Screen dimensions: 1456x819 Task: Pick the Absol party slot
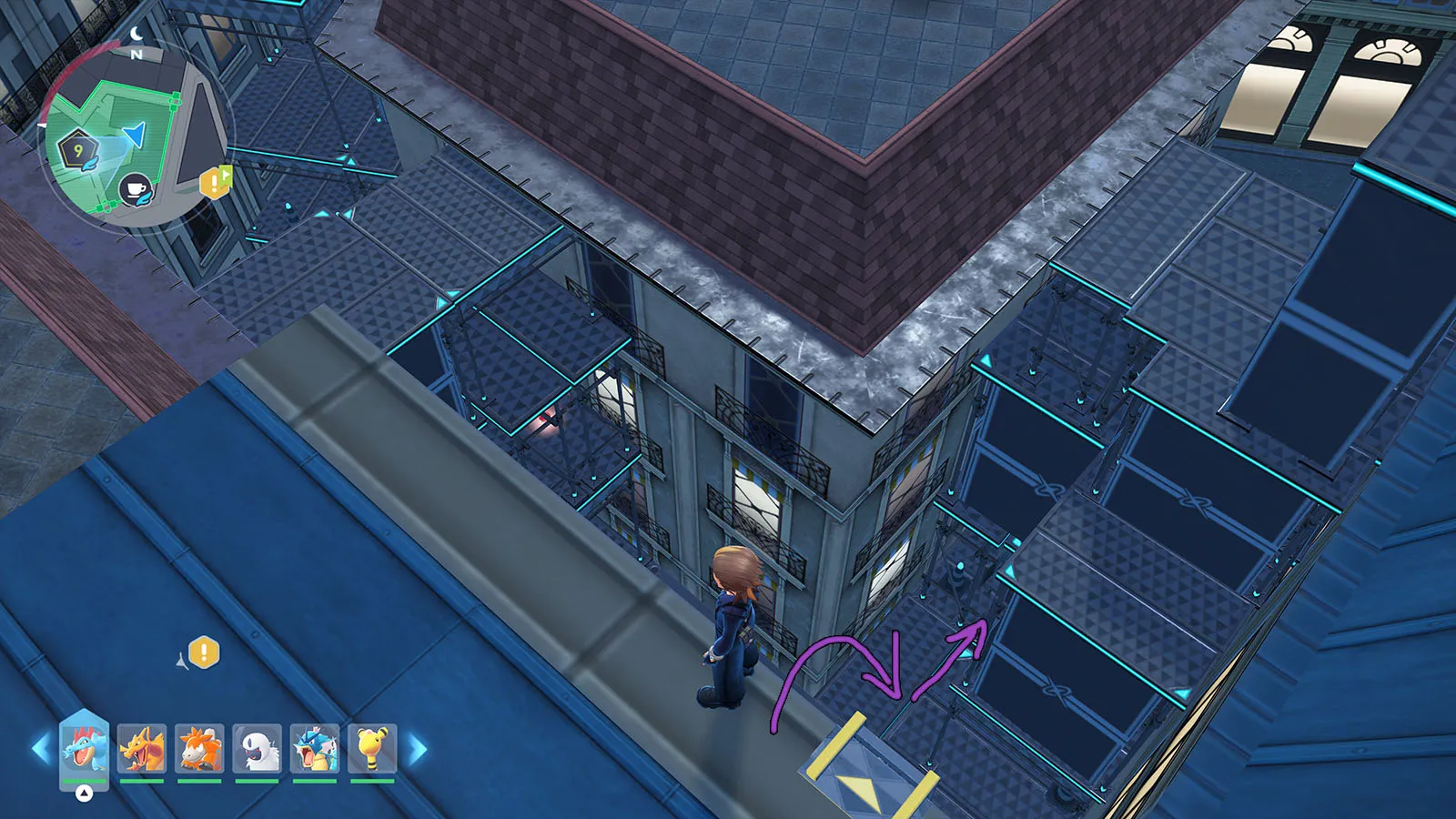pyautogui.click(x=257, y=748)
